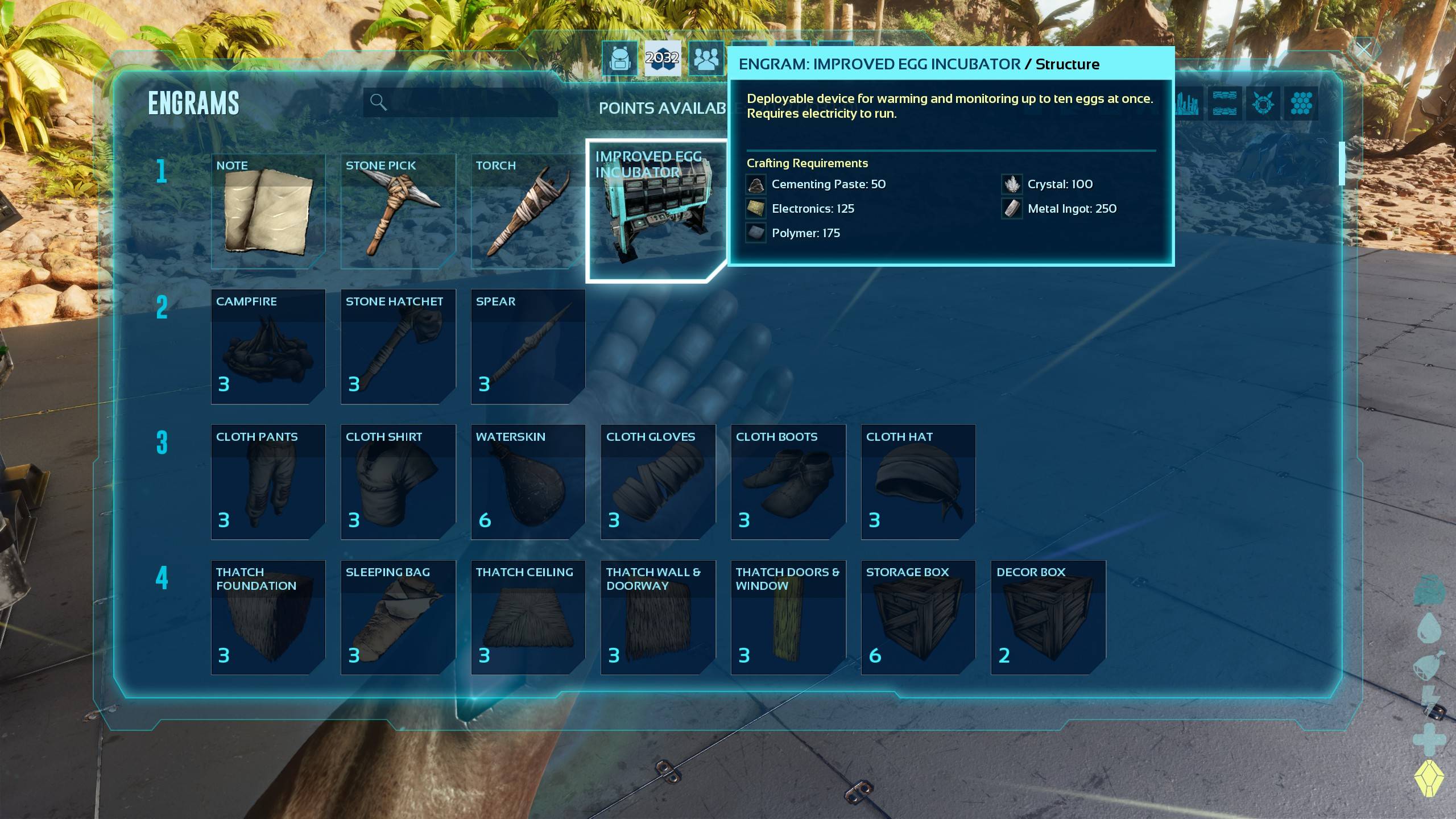Click inside the engram search field
Image resolution: width=1456 pixels, height=819 pixels.
(466, 102)
